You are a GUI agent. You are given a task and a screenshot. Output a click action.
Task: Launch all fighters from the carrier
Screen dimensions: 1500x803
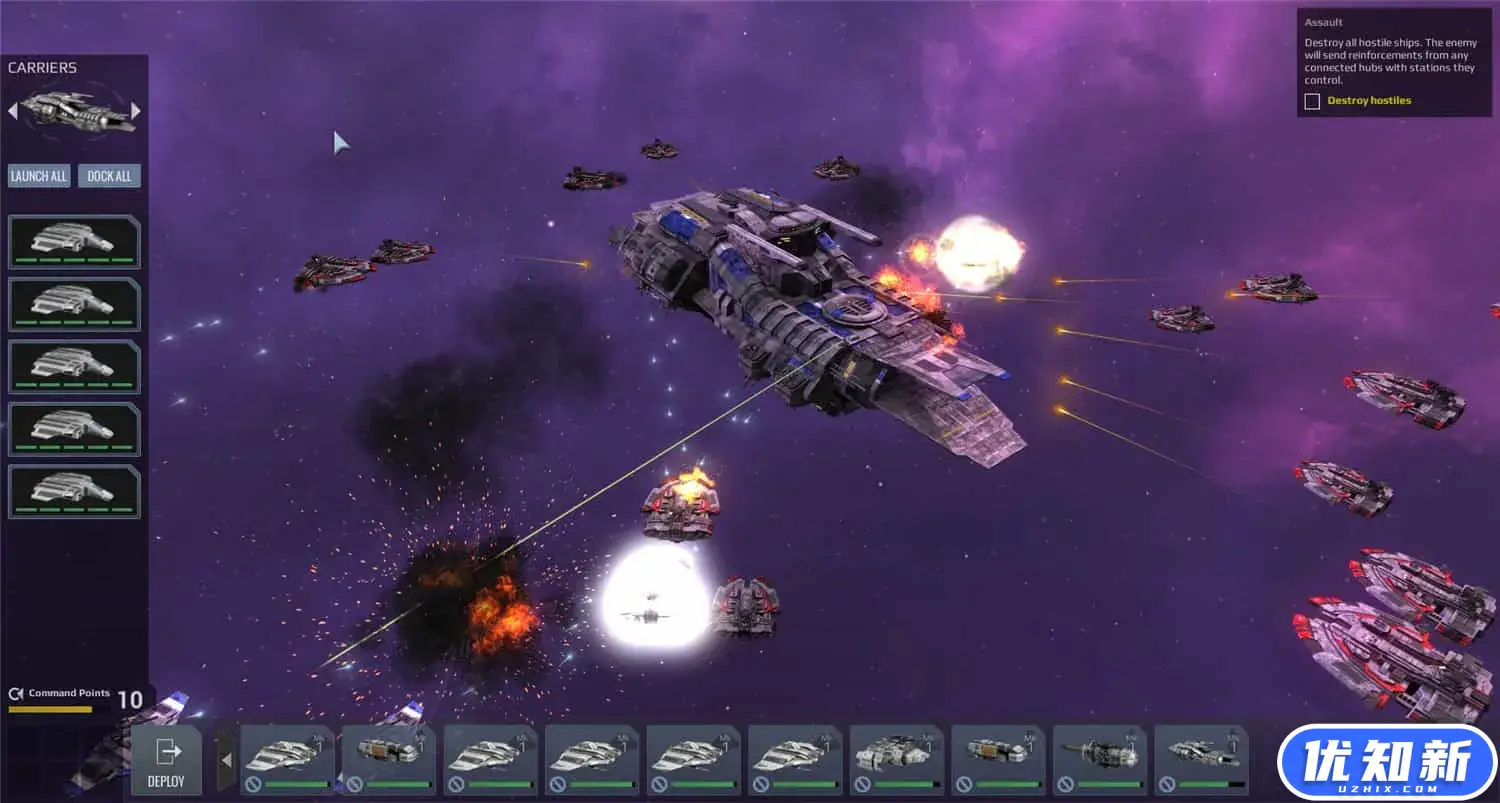(x=39, y=176)
